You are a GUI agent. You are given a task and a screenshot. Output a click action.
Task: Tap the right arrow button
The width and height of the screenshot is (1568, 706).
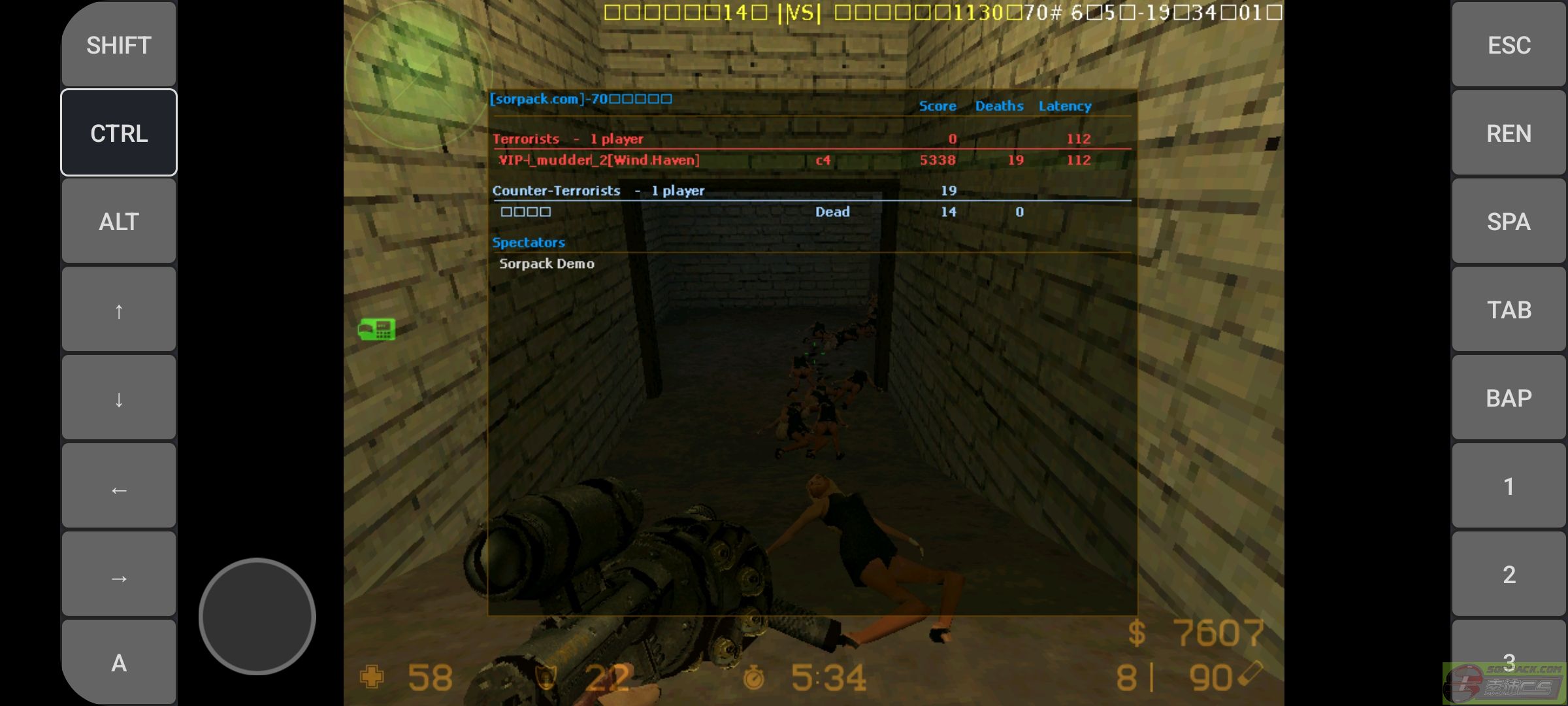119,575
